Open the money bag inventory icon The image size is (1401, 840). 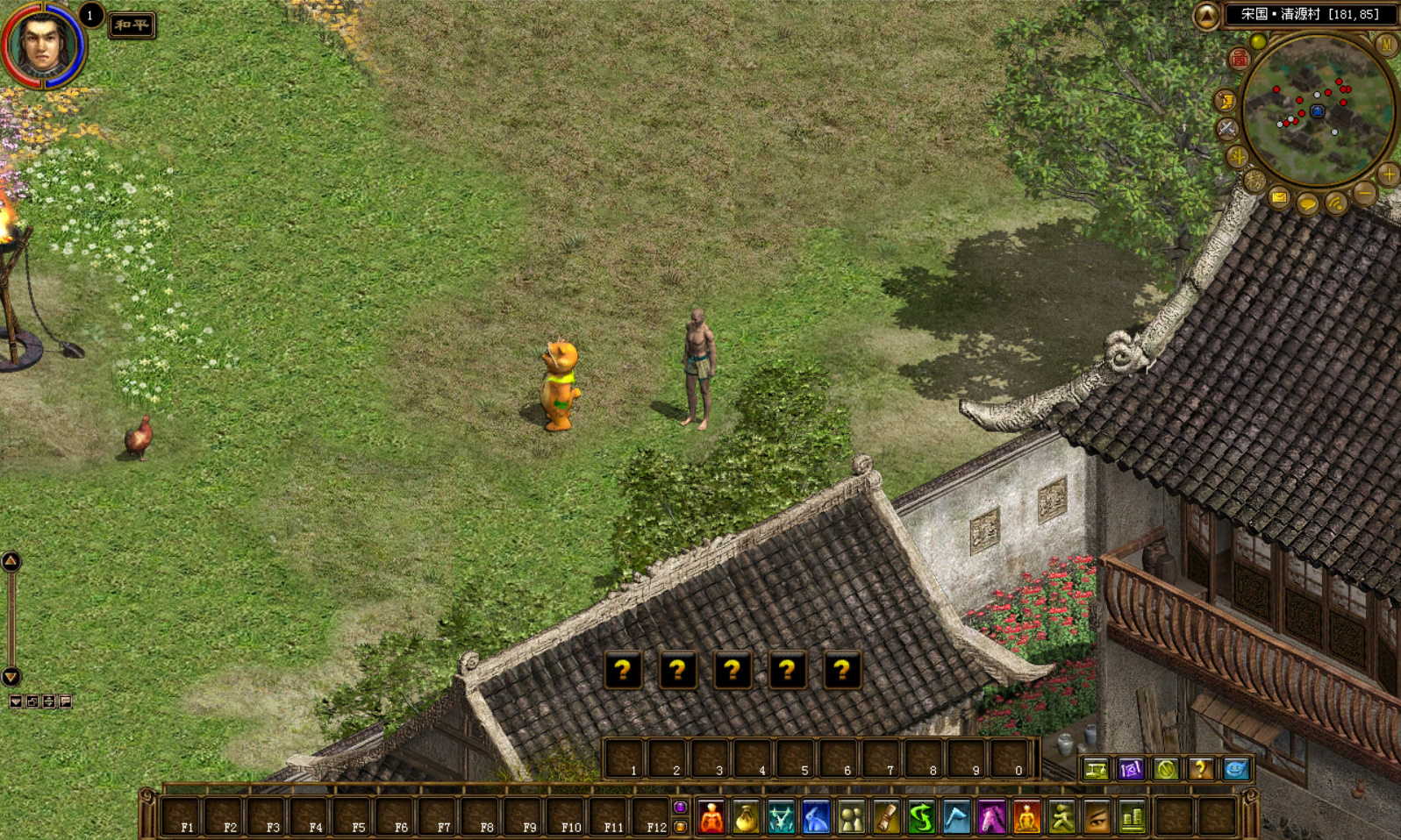pos(746,818)
